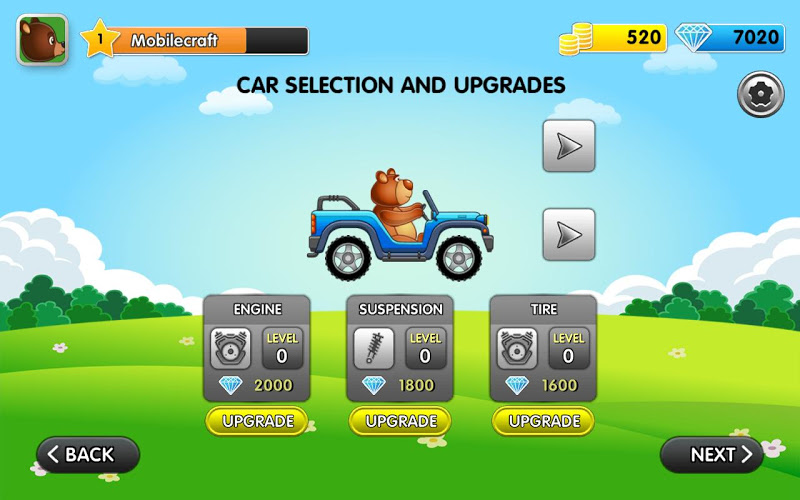This screenshot has height=500, width=800.
Task: Select the Tire part icon
Action: pyautogui.click(x=517, y=348)
